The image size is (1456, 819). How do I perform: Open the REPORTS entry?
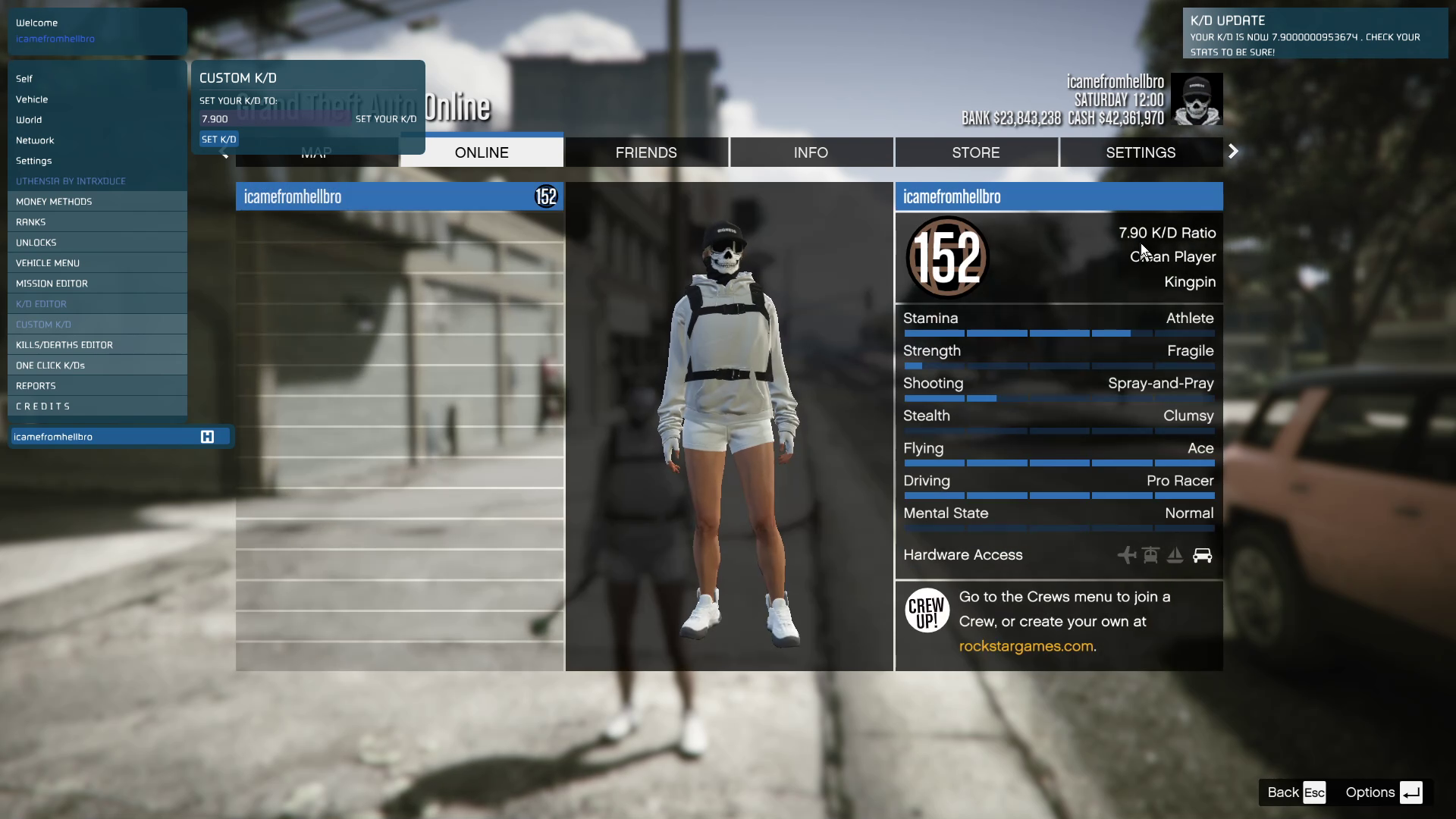pyautogui.click(x=36, y=386)
